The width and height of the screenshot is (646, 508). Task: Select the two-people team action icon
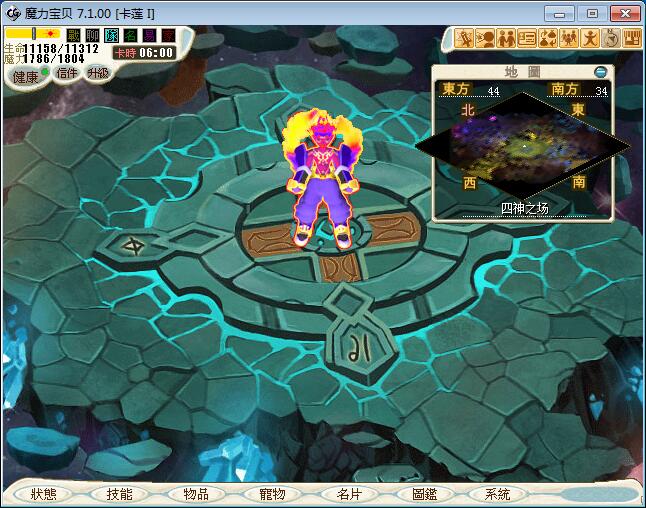click(x=507, y=39)
